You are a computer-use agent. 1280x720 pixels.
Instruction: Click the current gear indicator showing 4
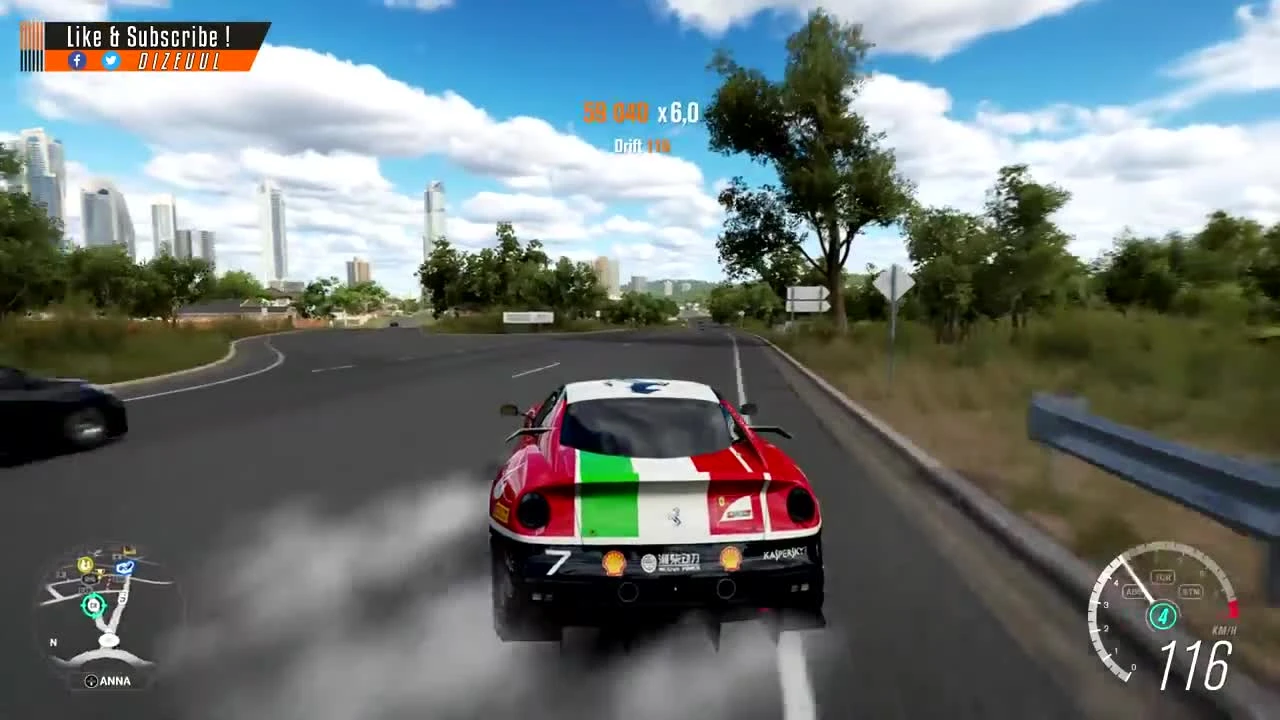1163,615
